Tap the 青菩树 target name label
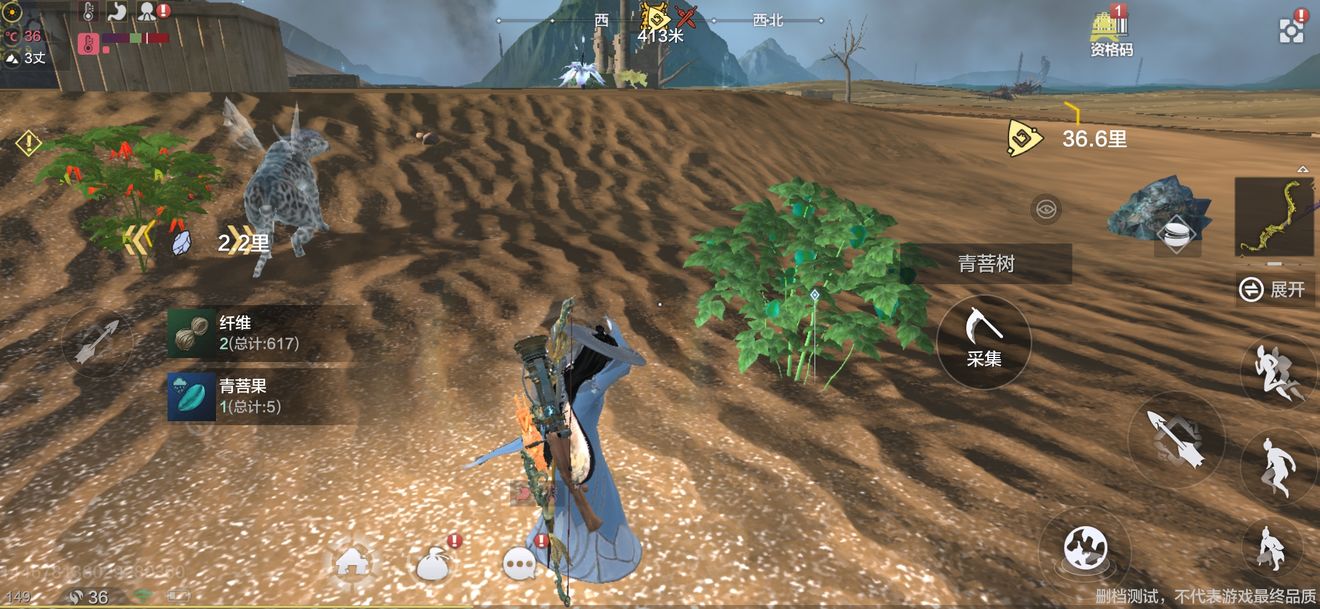 987,264
